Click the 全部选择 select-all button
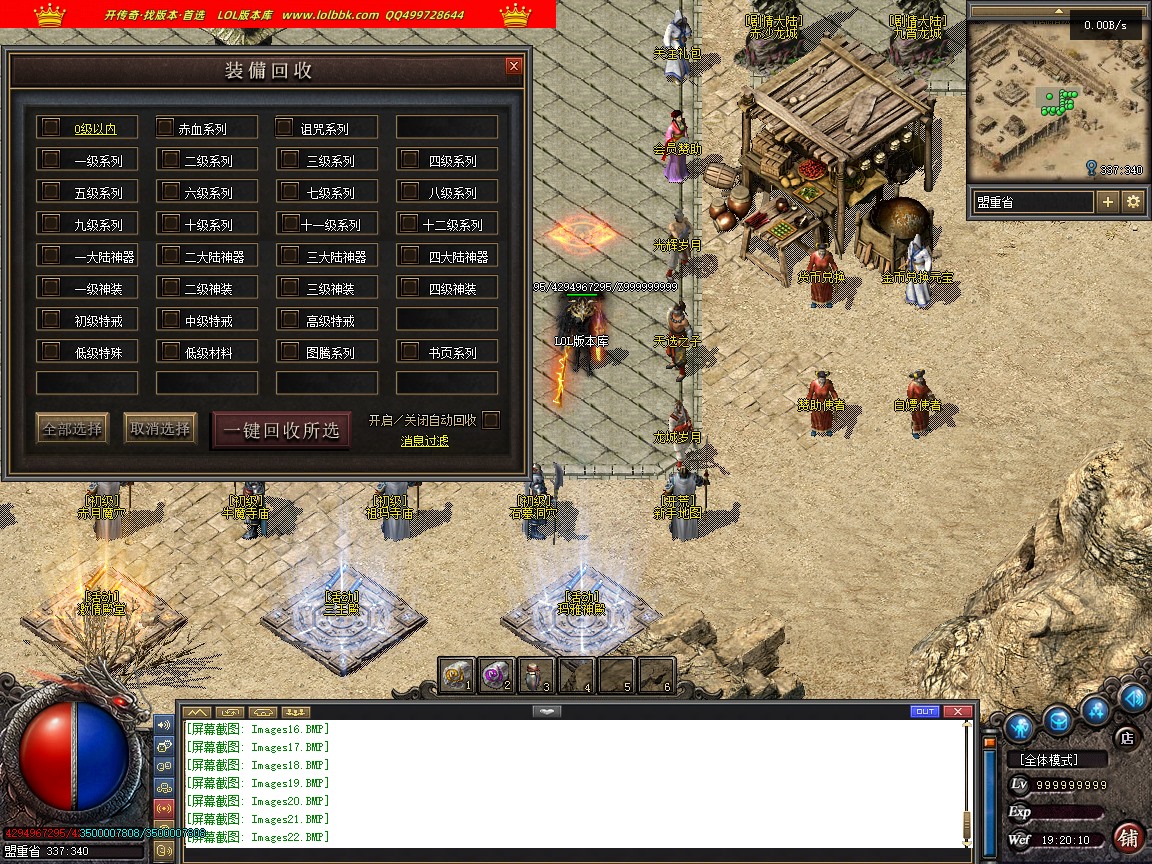The image size is (1152, 864). 72,429
